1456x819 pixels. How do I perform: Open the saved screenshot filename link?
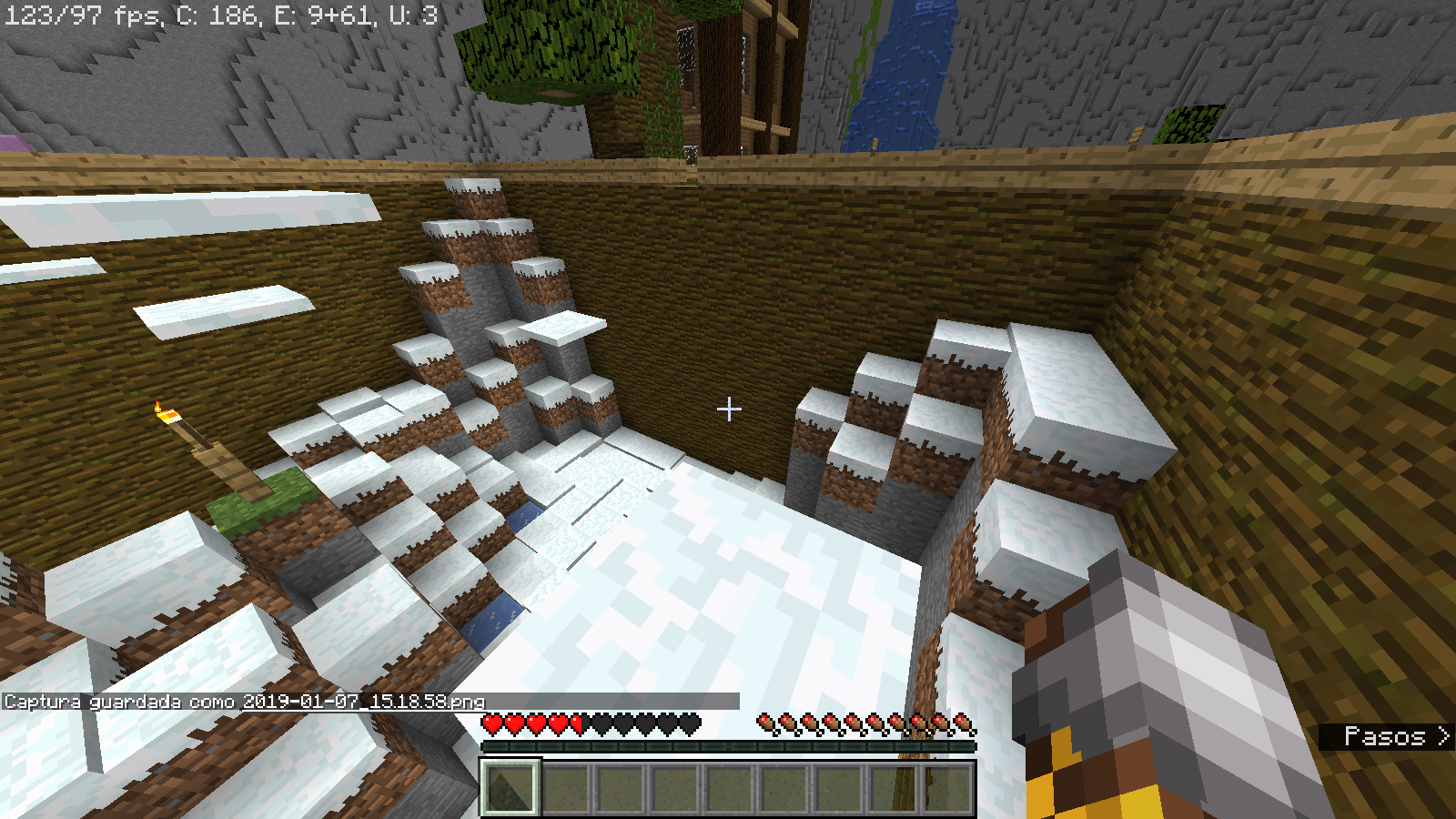pos(364,702)
